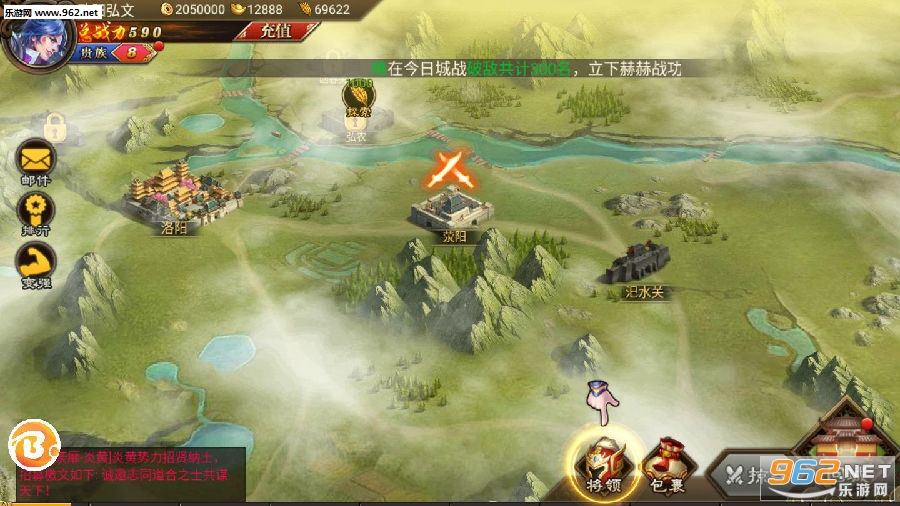Click the padlock icon on the left
Screen dimensions: 900x506
coord(54,127)
